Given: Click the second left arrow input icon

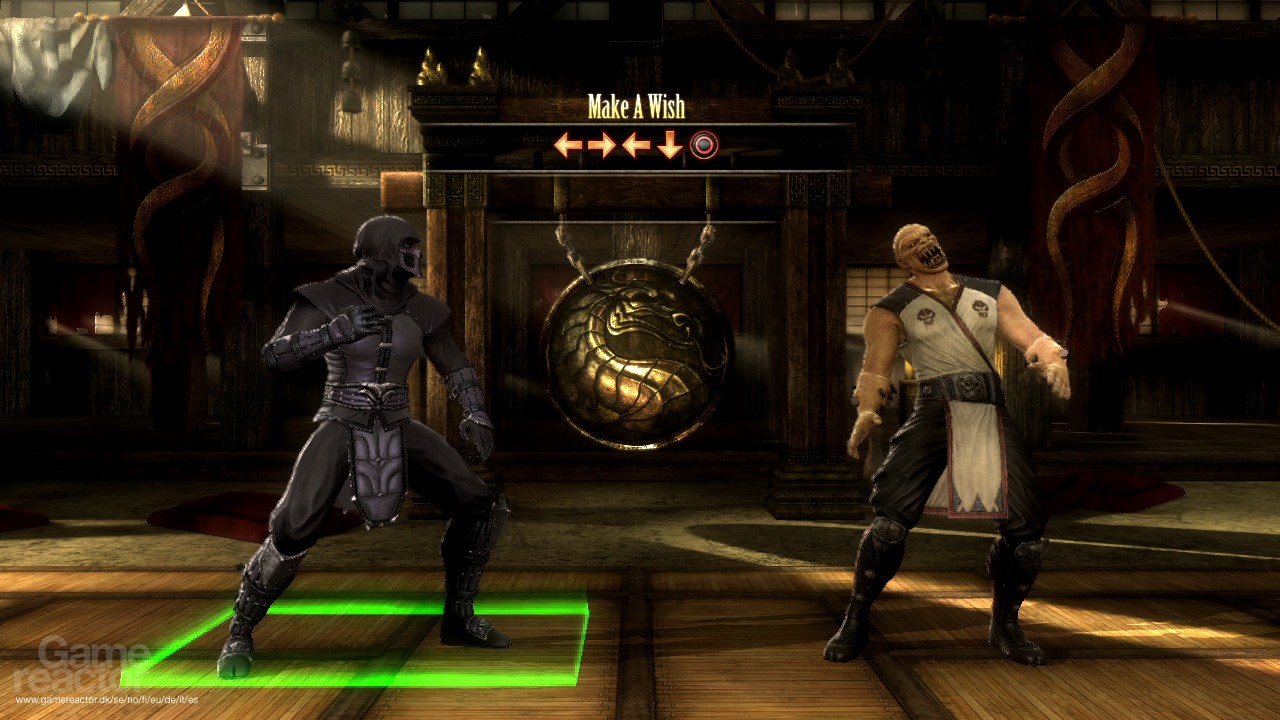Looking at the screenshot, I should (x=635, y=145).
